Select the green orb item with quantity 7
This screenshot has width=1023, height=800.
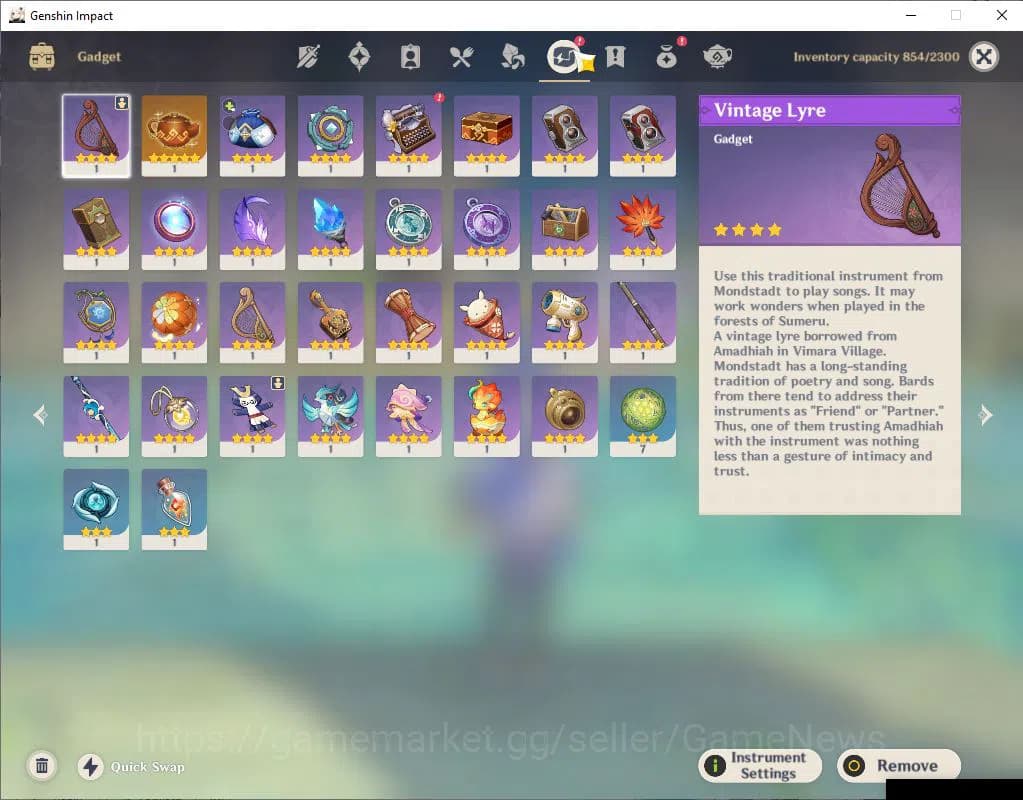tap(642, 414)
